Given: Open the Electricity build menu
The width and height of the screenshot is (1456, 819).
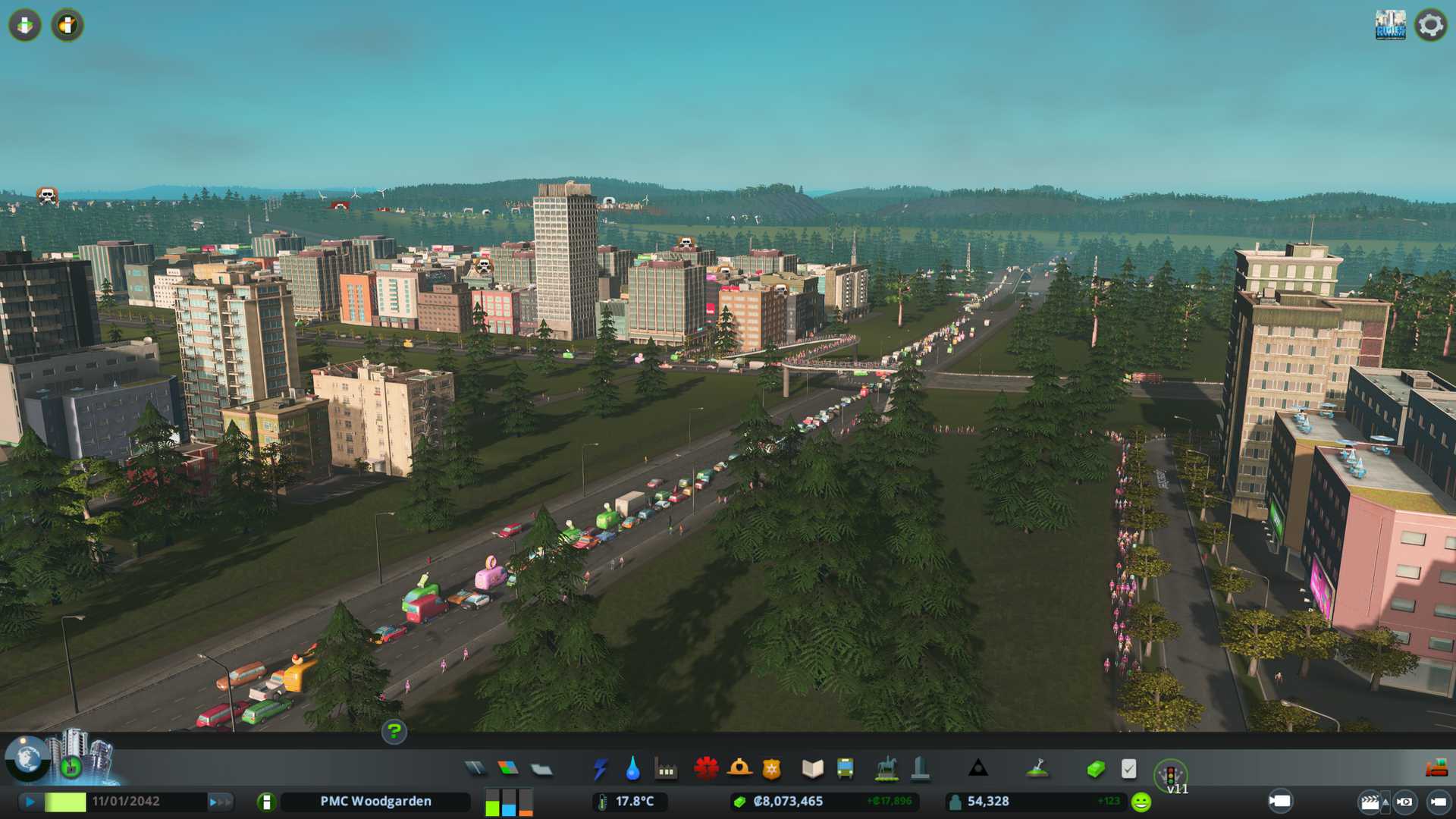Looking at the screenshot, I should click(600, 769).
